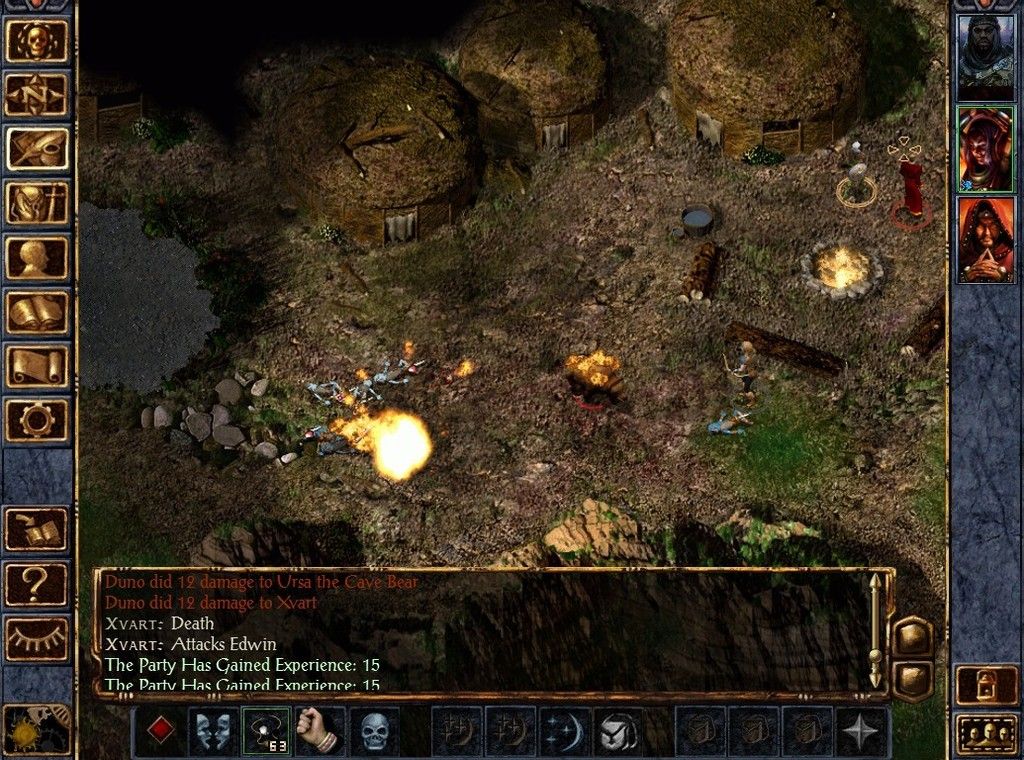Open game options with the gear button

click(x=37, y=419)
